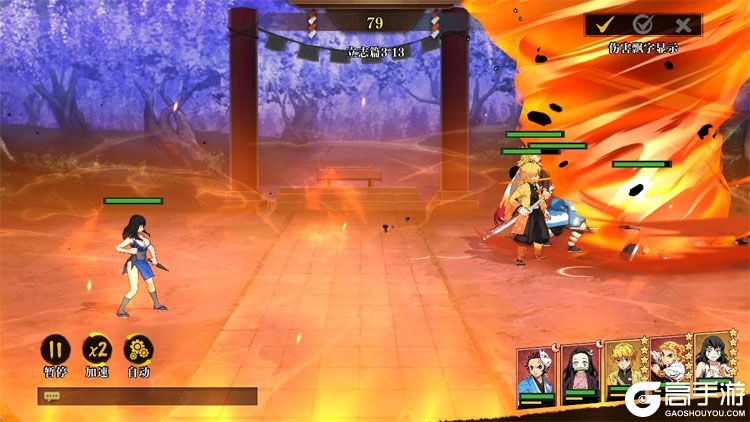Turn off damage text with the X option

(683, 25)
